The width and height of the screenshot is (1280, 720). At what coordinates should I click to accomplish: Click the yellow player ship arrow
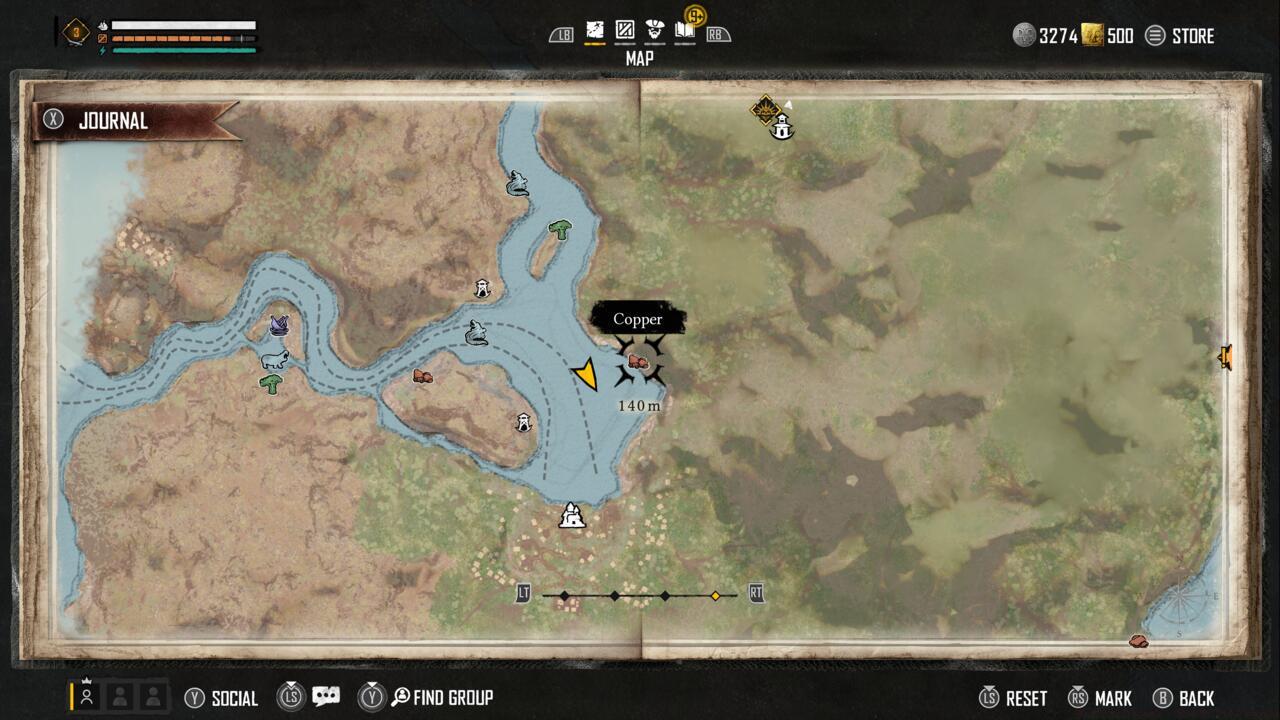click(x=586, y=375)
